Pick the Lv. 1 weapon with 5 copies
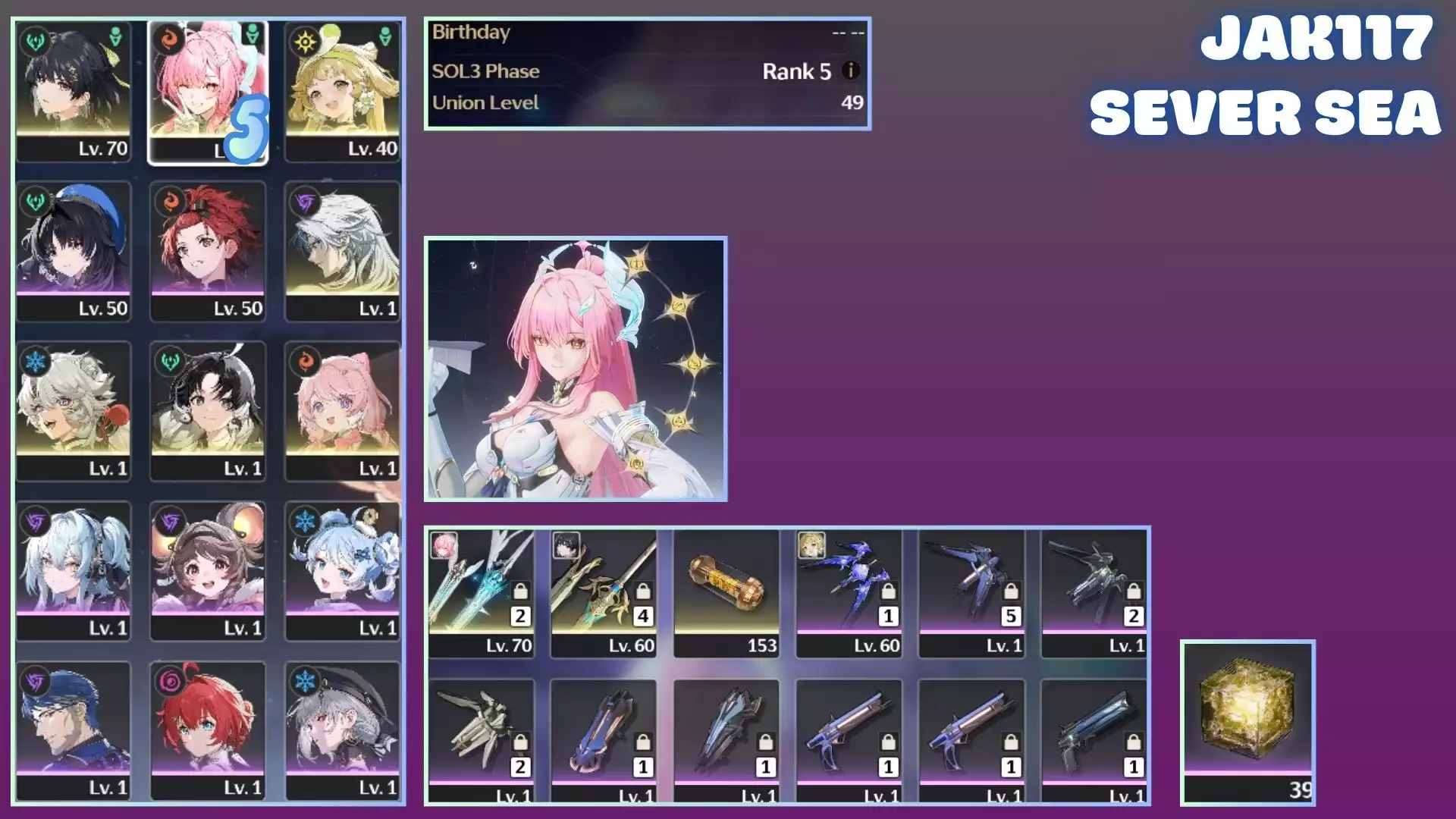This screenshot has width=1456, height=819. 971,592
